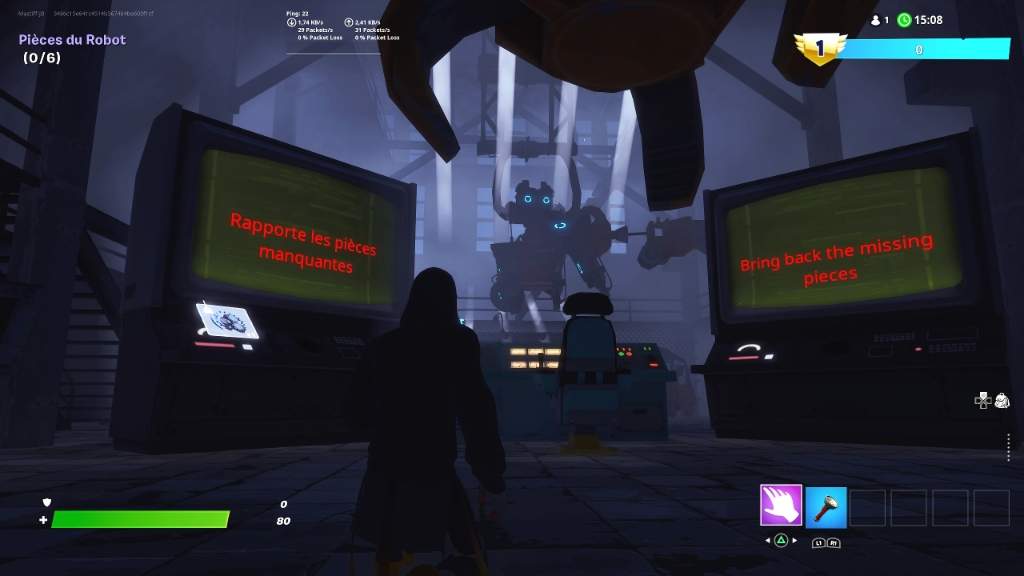Click the gold rank 1 badge

point(820,48)
